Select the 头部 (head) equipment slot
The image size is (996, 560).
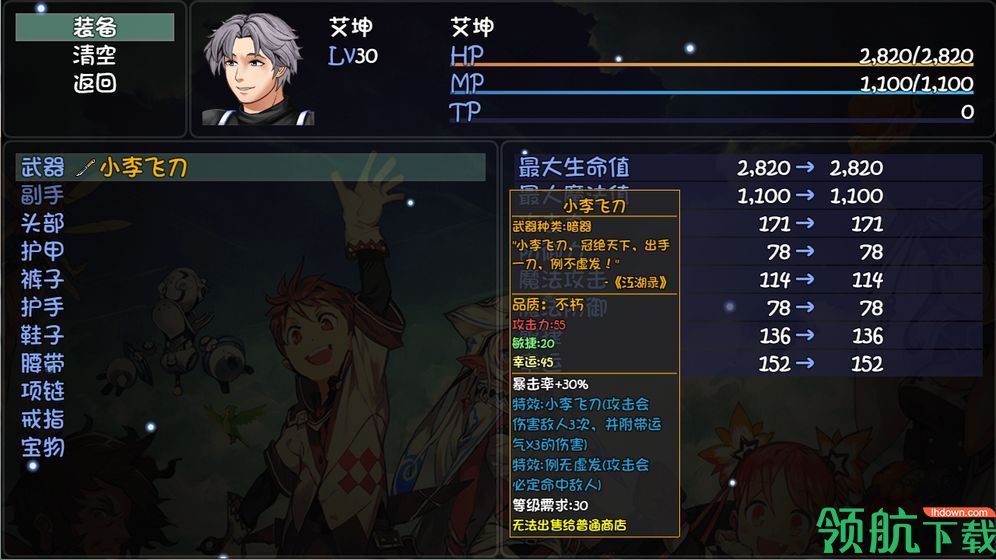43,223
